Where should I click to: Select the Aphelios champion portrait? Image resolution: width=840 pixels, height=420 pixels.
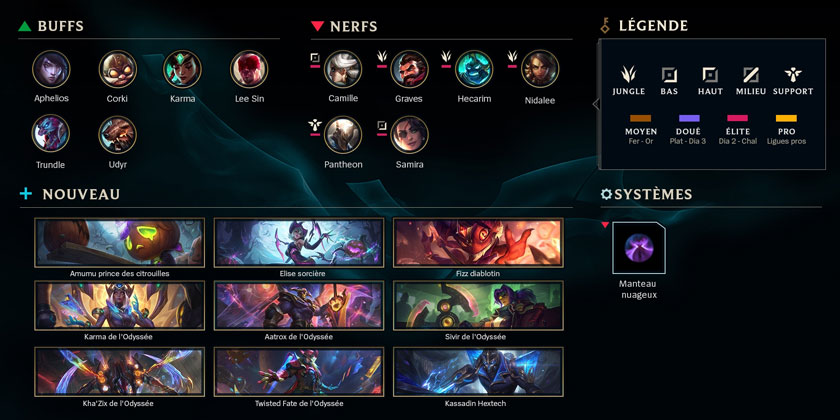(51, 69)
